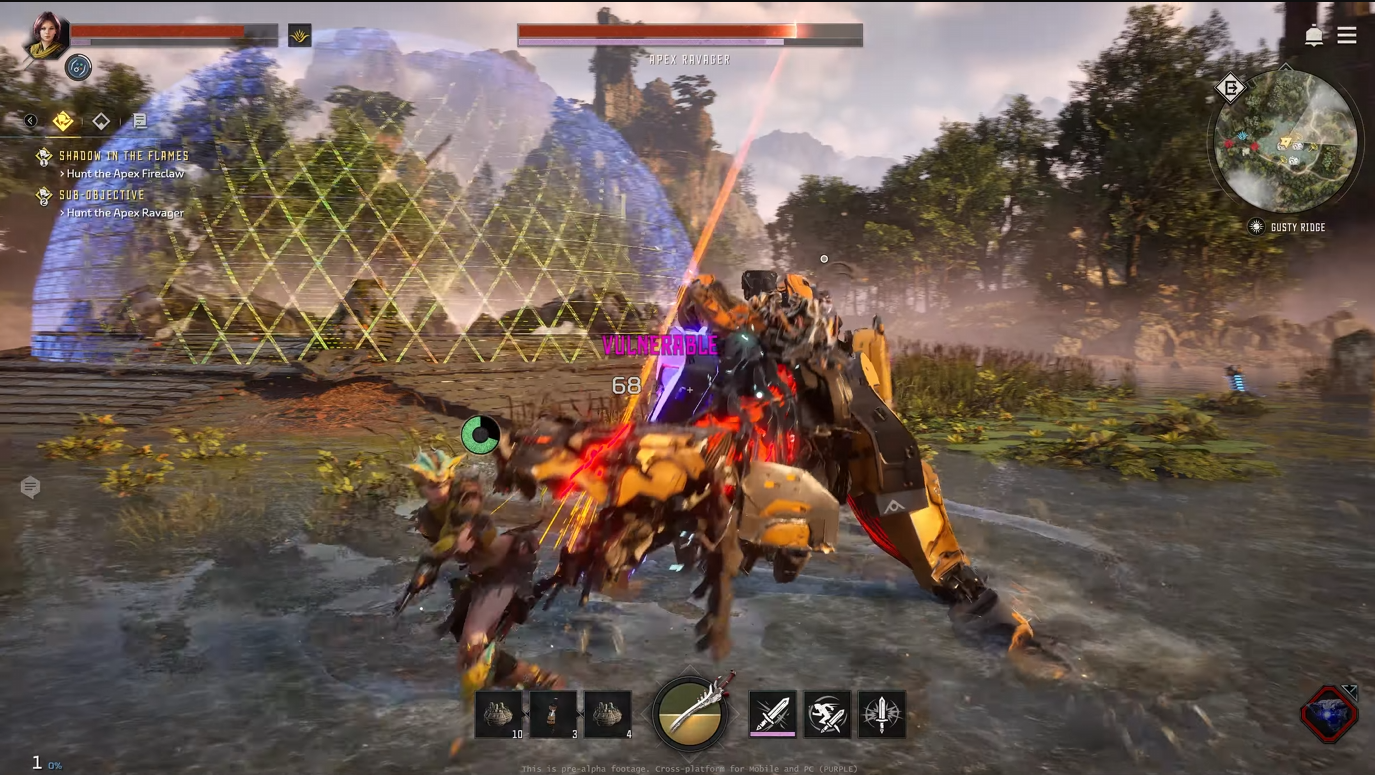Open the notification bell icon

click(x=1314, y=35)
